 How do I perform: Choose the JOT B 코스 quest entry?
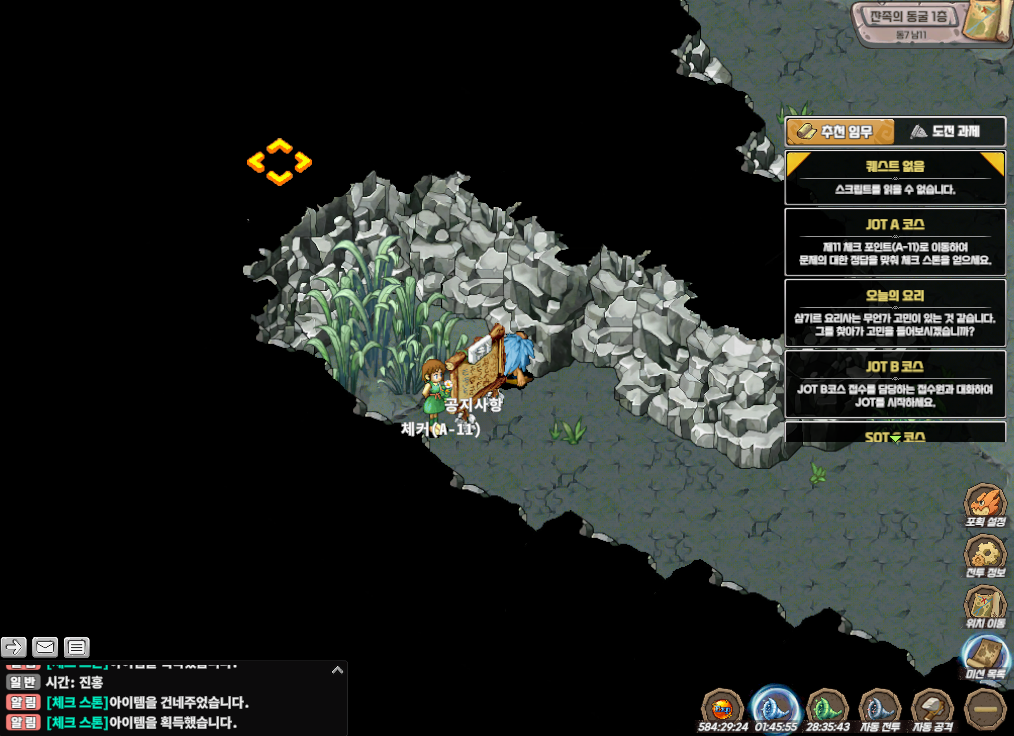coord(895,384)
